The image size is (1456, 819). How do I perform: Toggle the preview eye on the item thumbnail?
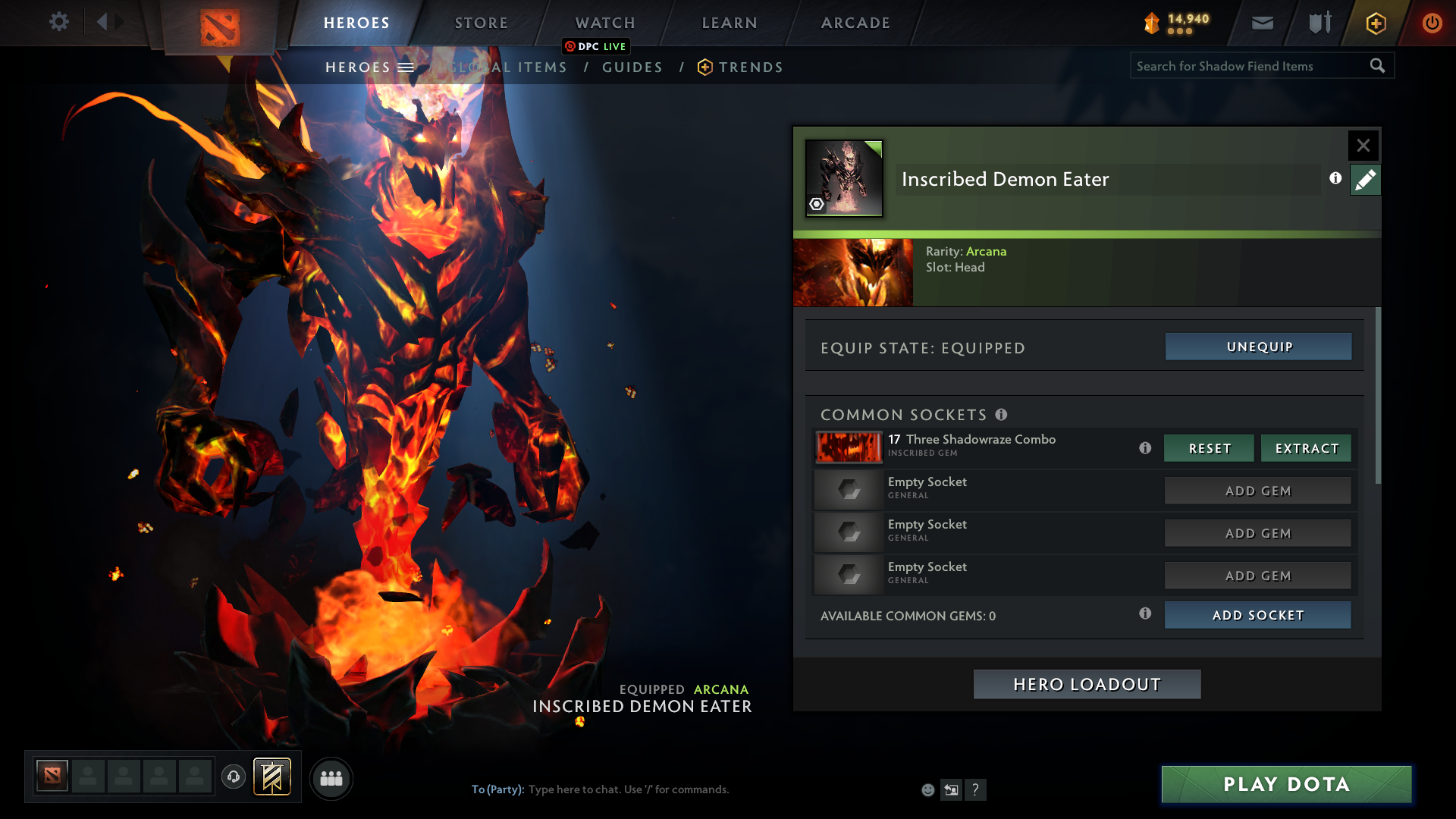[x=816, y=204]
